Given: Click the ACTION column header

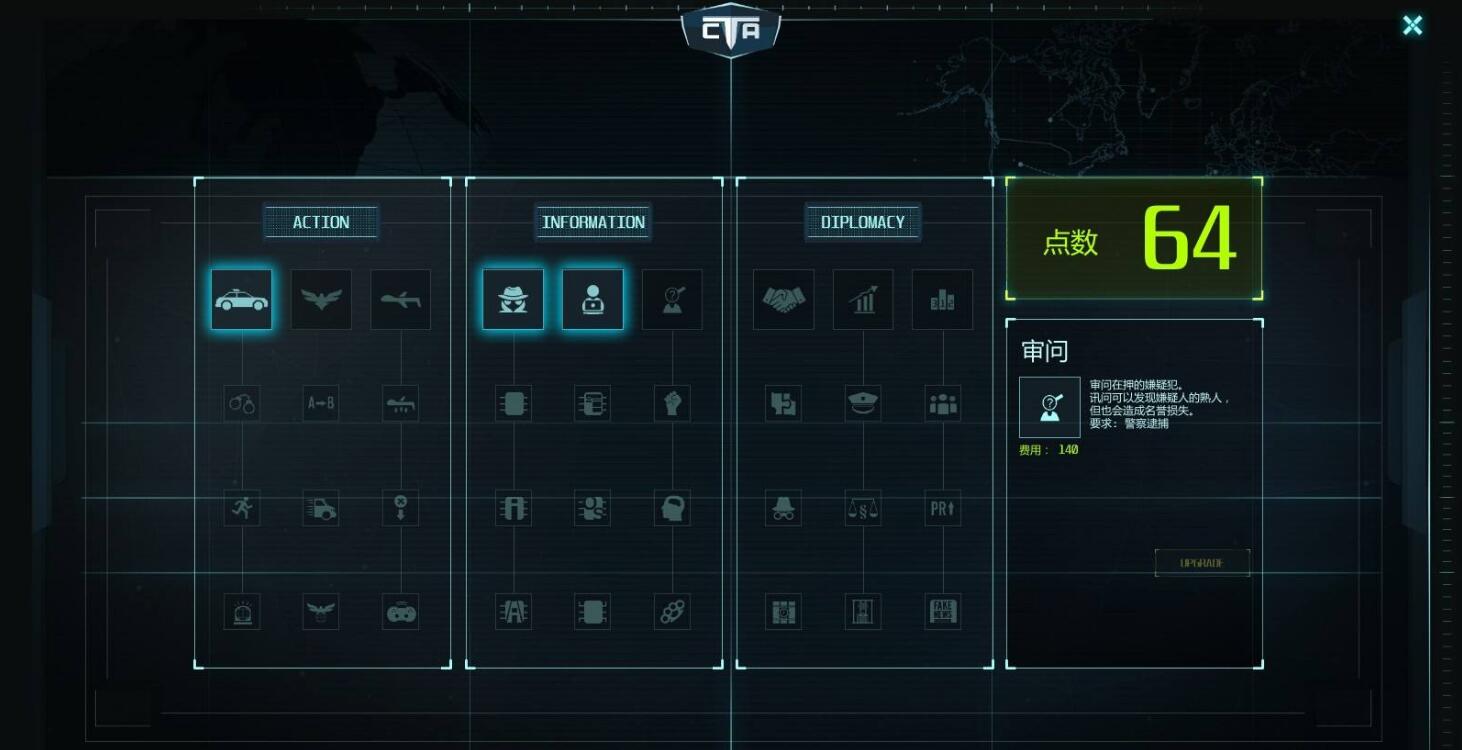Looking at the screenshot, I should (322, 222).
